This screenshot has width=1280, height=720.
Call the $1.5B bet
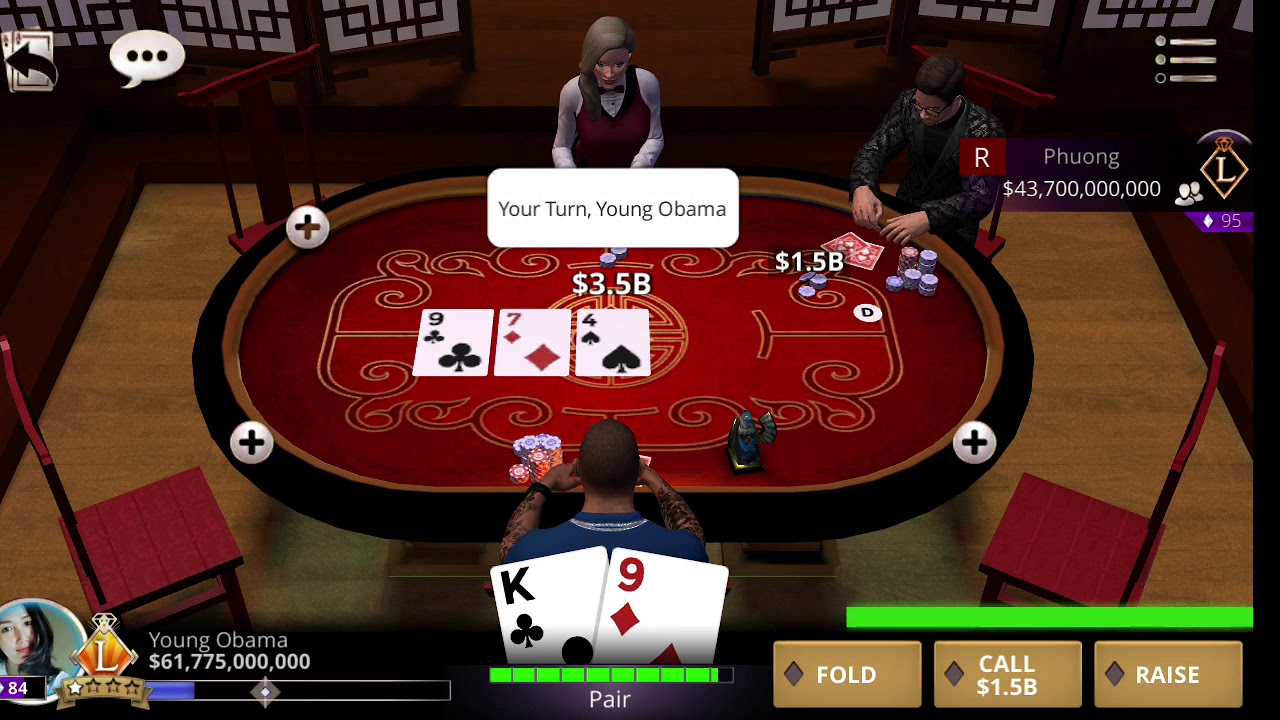click(x=1007, y=675)
